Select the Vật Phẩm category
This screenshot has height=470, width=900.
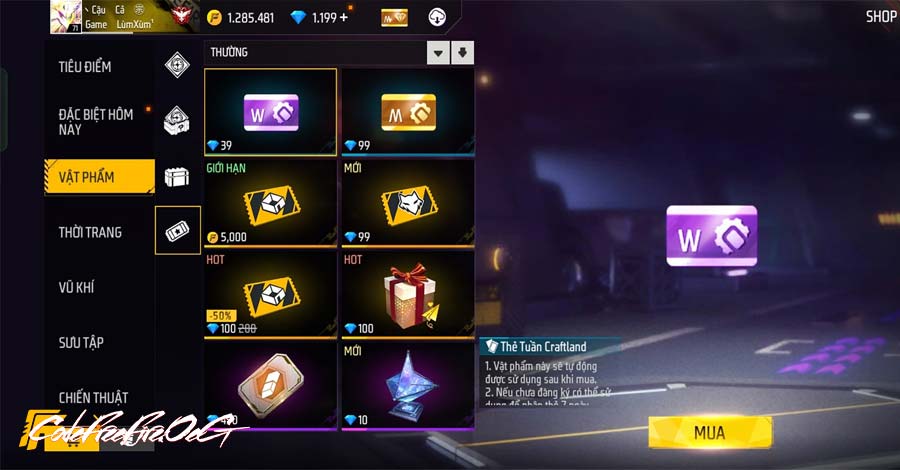[x=87, y=177]
